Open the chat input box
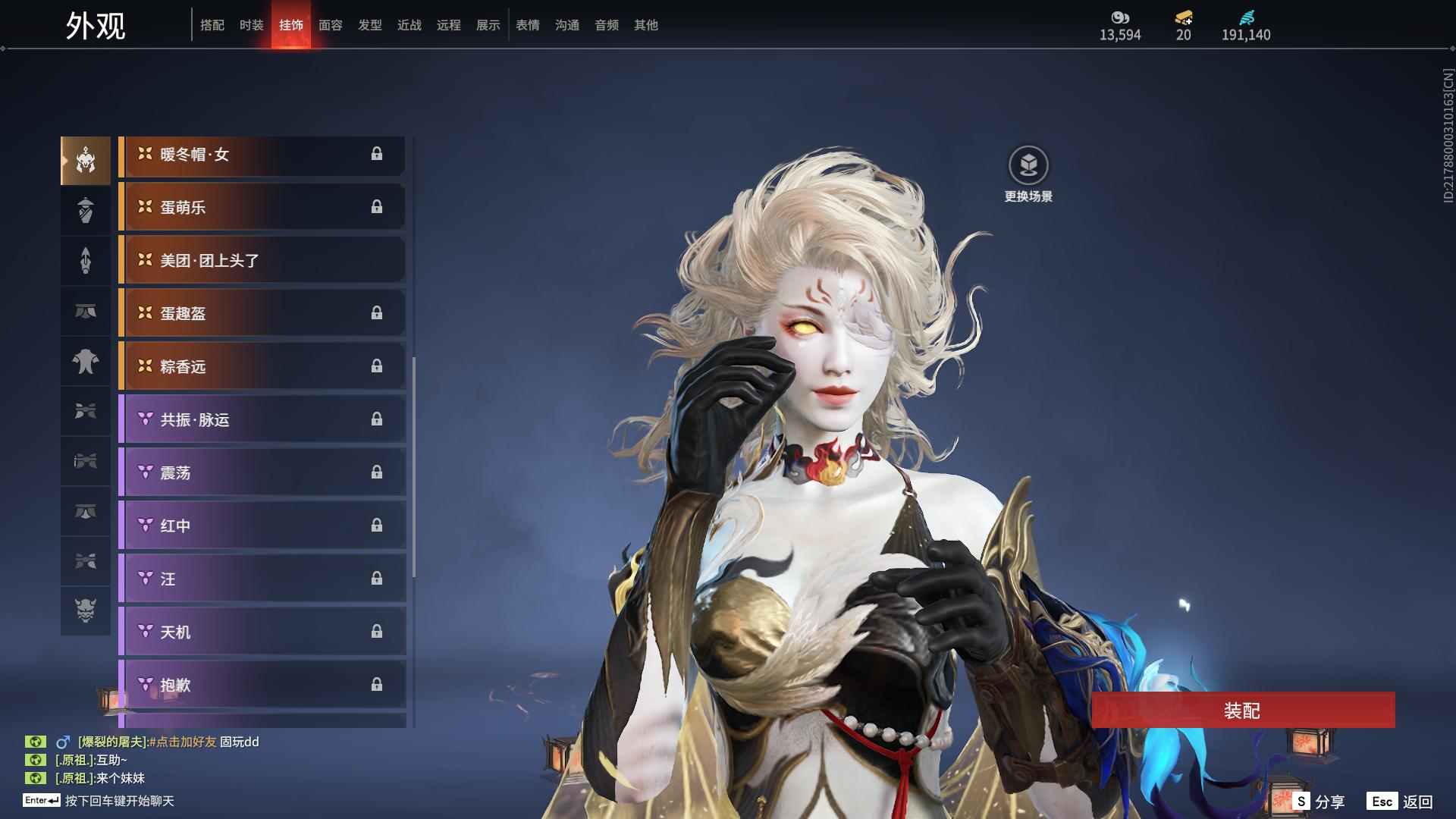The width and height of the screenshot is (1456, 819). pyautogui.click(x=119, y=801)
